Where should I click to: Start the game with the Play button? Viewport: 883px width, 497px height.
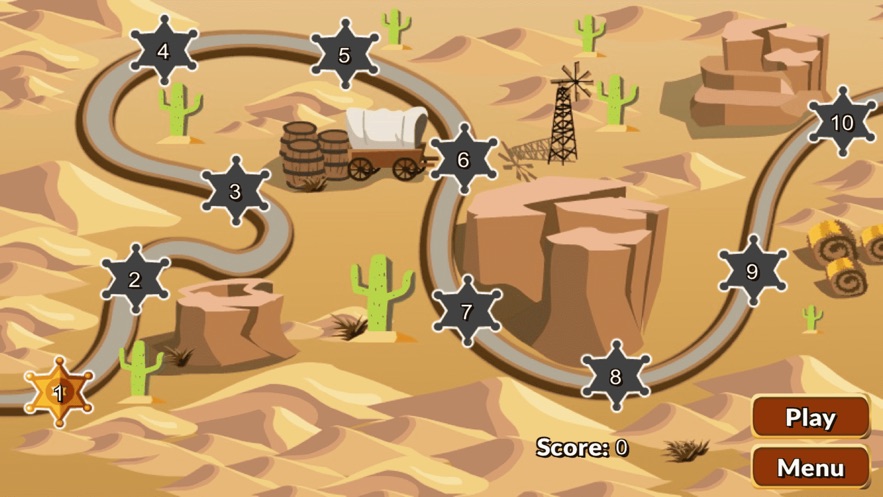tap(810, 417)
